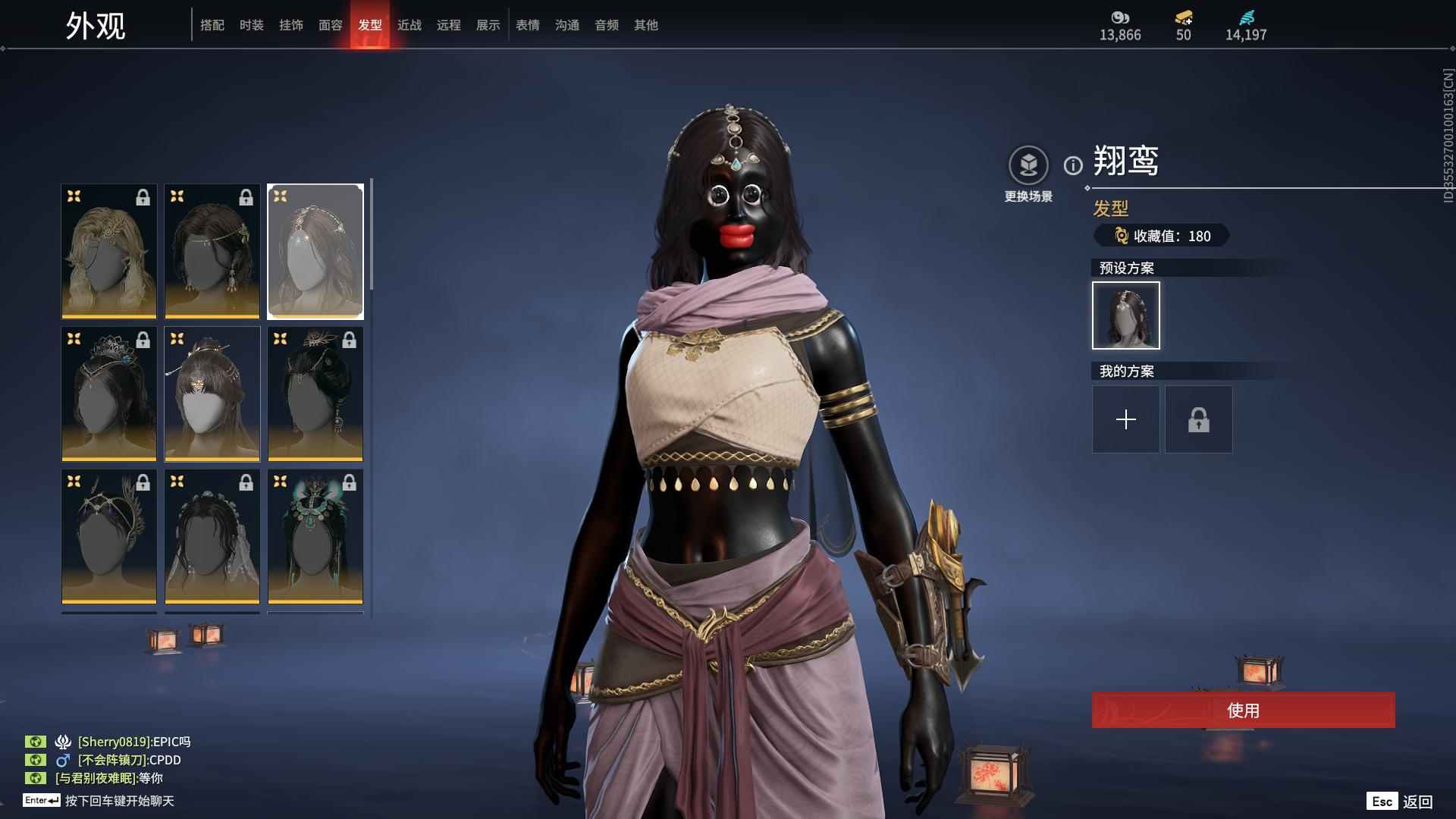The width and height of the screenshot is (1456, 819).
Task: Pick the hairstyle with teal feathered headdress
Action: coord(315,536)
